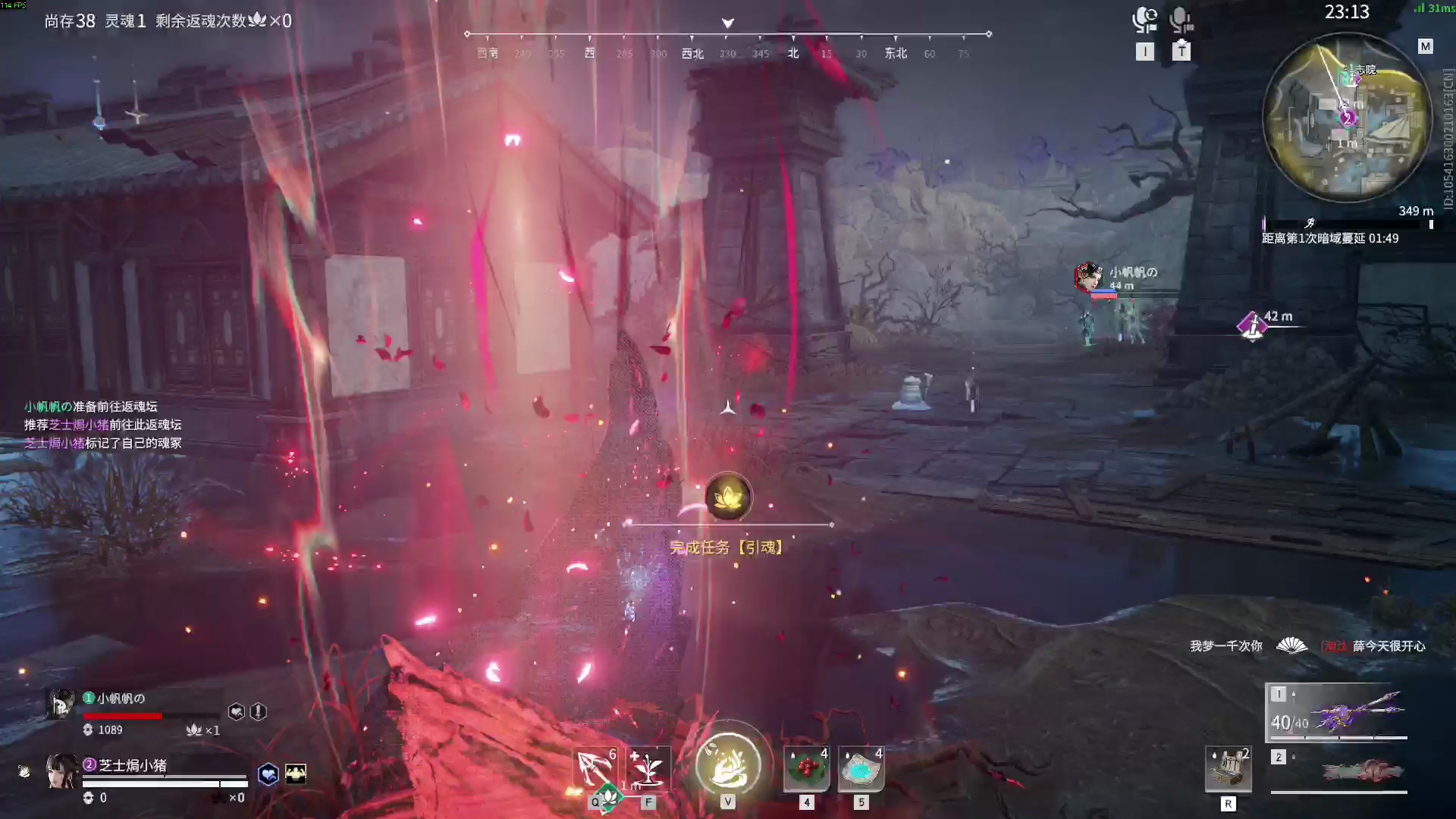Open the crate item icon near the R key
The height and width of the screenshot is (819, 1456).
tap(1228, 767)
